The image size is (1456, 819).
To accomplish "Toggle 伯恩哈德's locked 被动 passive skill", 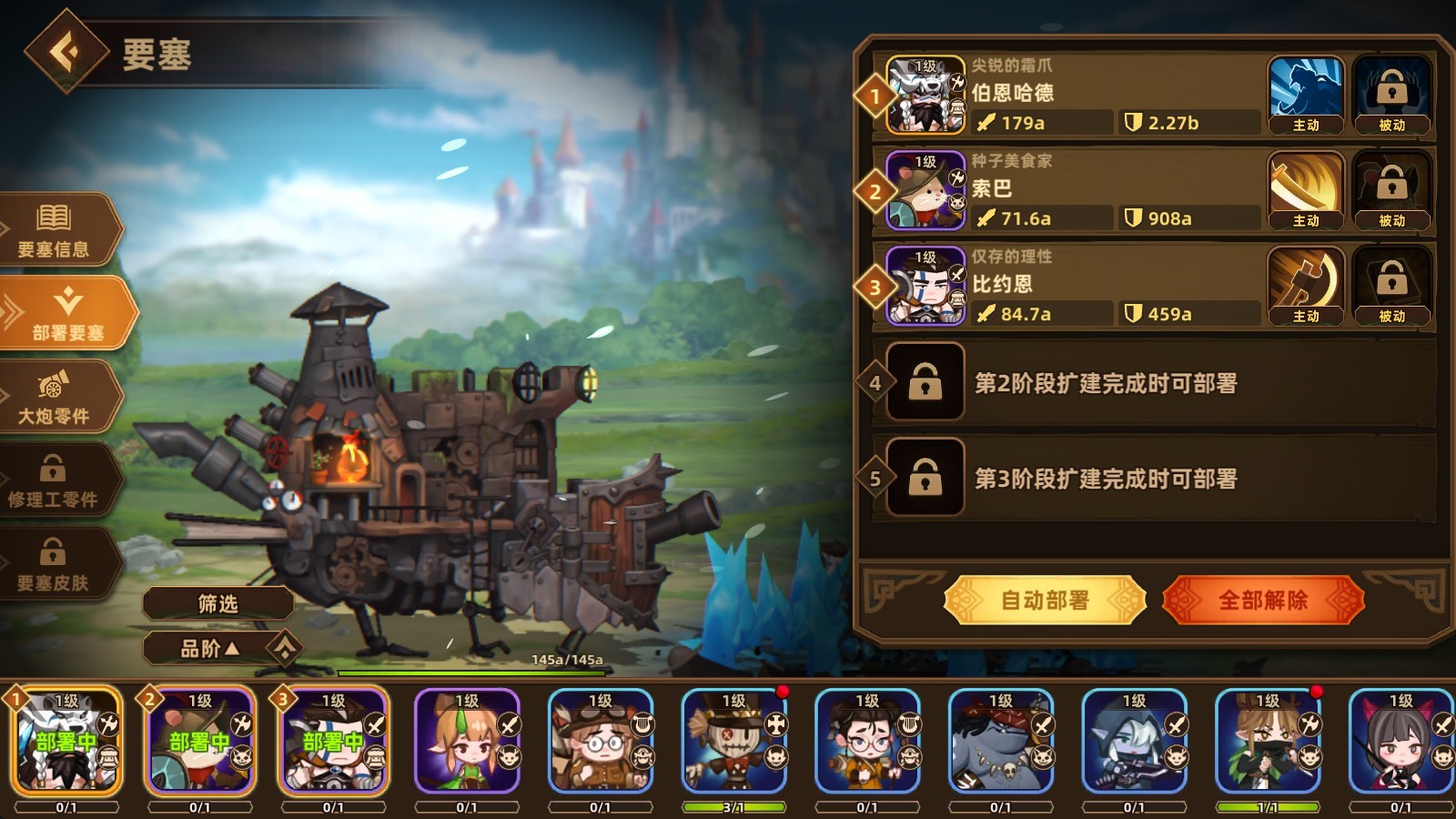I will tap(1391, 88).
